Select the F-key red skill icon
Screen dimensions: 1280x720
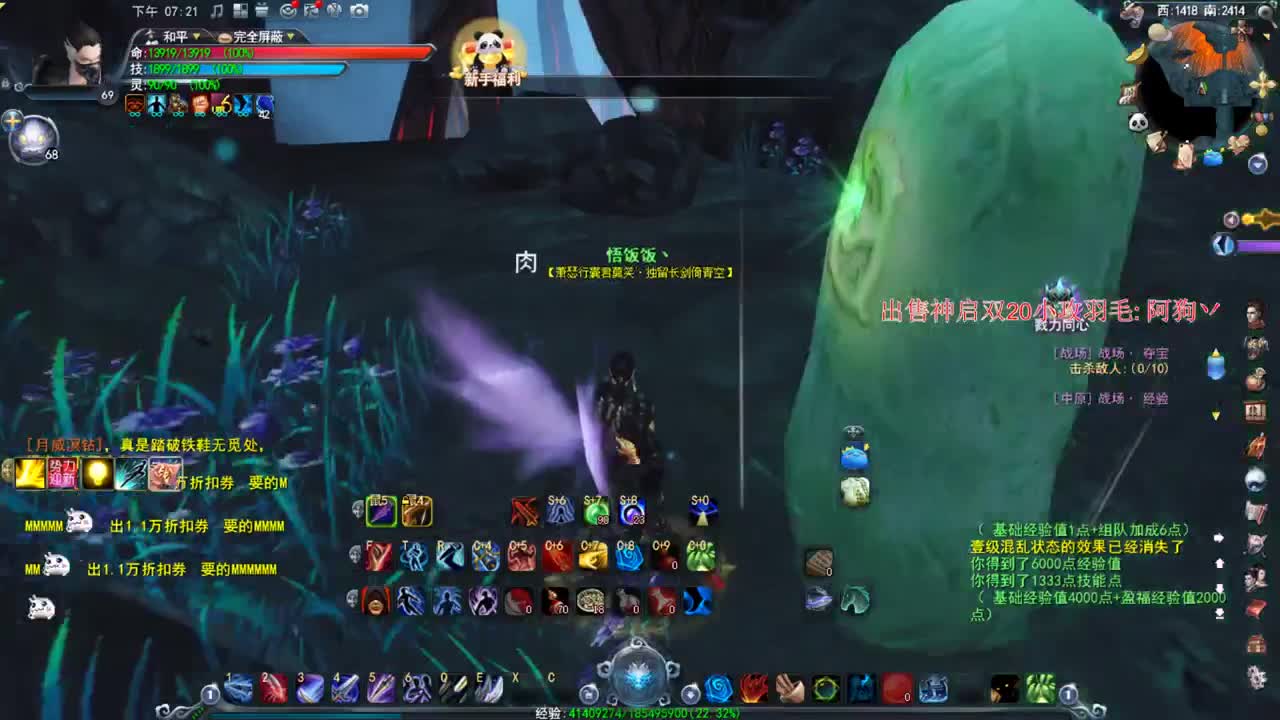[377, 556]
